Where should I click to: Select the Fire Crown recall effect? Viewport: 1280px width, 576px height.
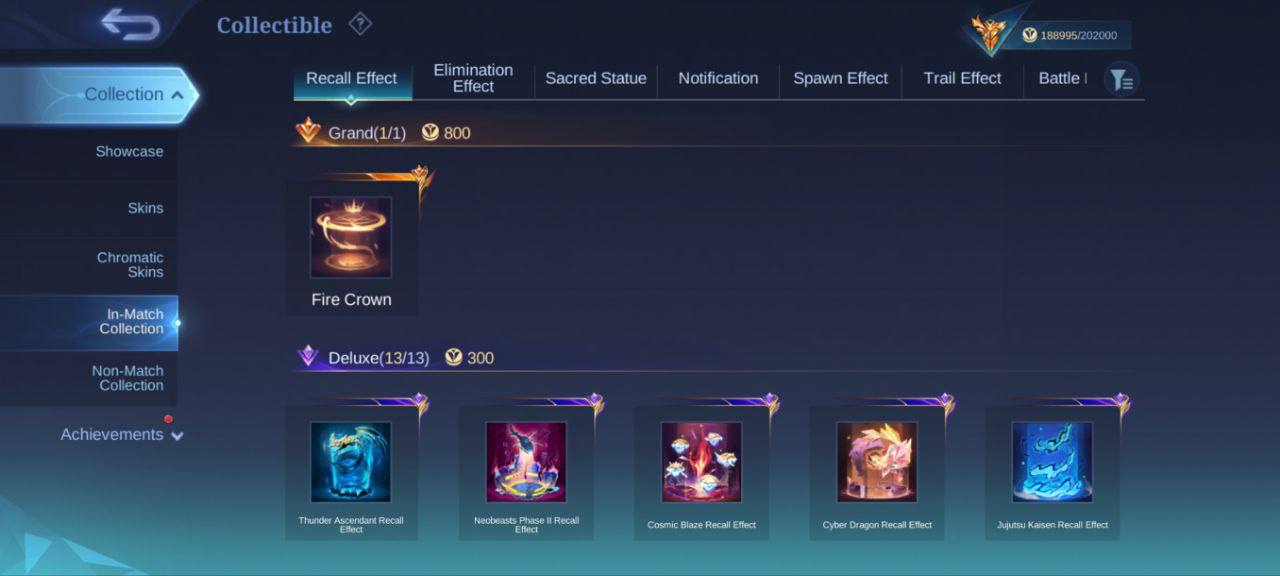[x=351, y=245]
